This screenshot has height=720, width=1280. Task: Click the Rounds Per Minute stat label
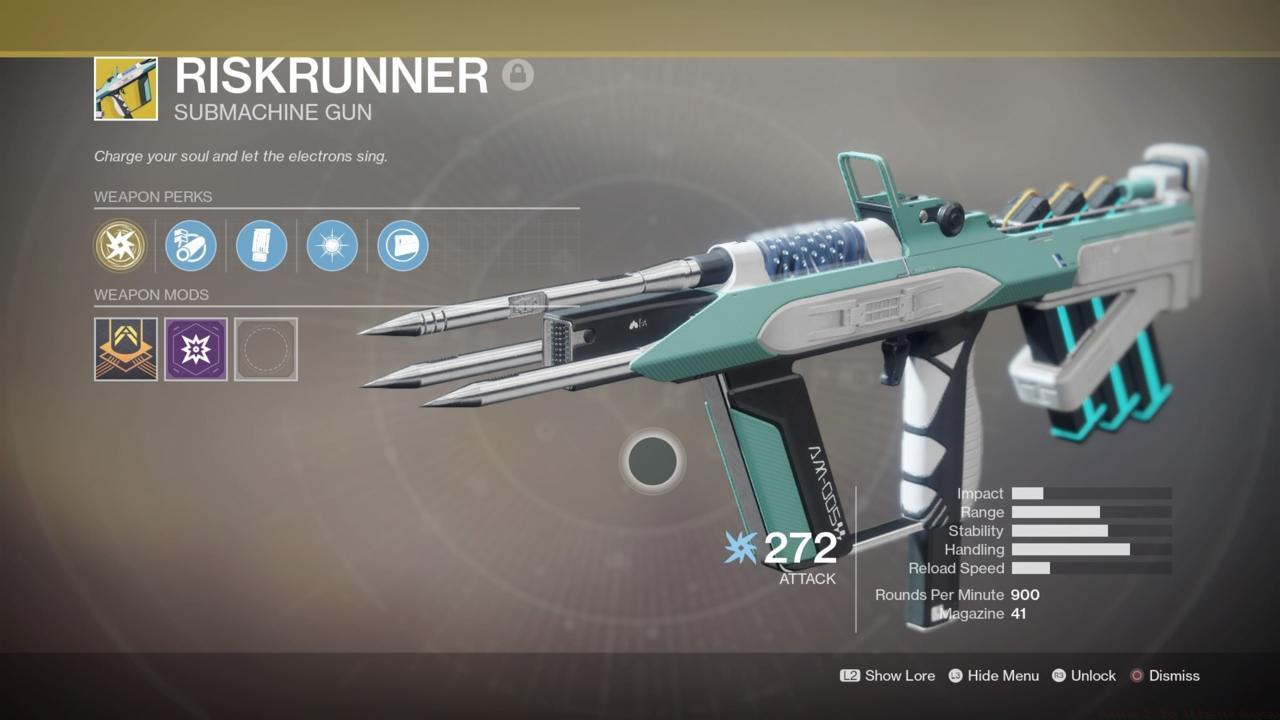click(x=938, y=594)
